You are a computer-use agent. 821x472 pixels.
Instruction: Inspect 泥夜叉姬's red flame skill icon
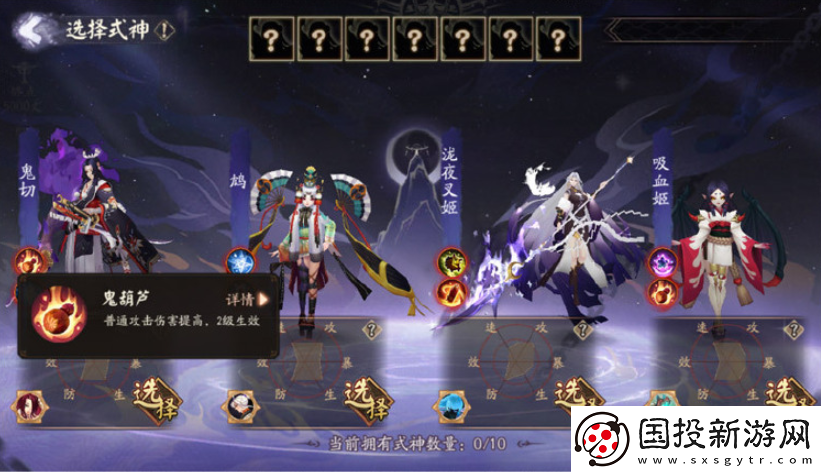[451, 291]
